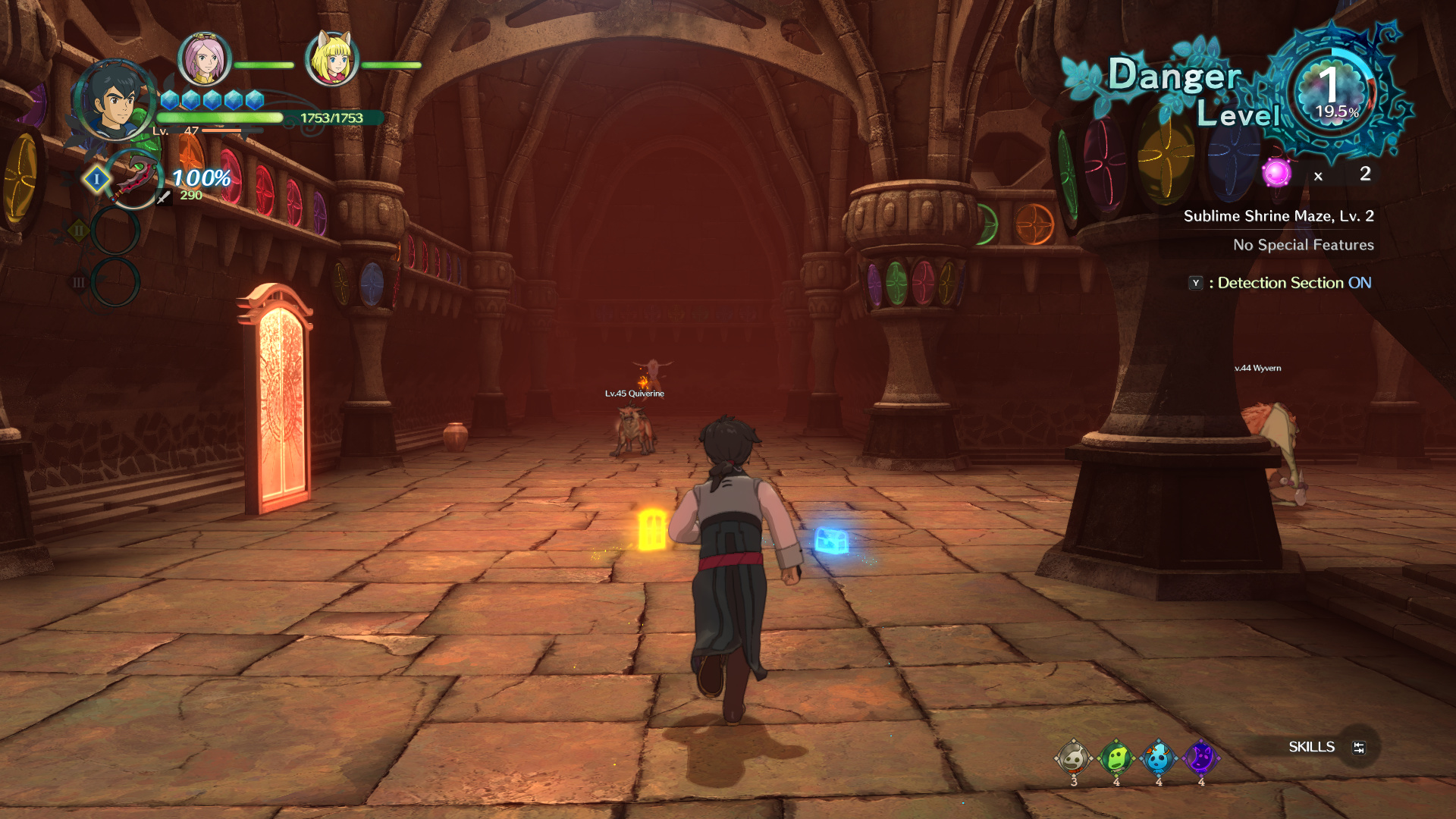Select the dark-haired leader portrait
The image size is (1456, 819).
[115, 101]
